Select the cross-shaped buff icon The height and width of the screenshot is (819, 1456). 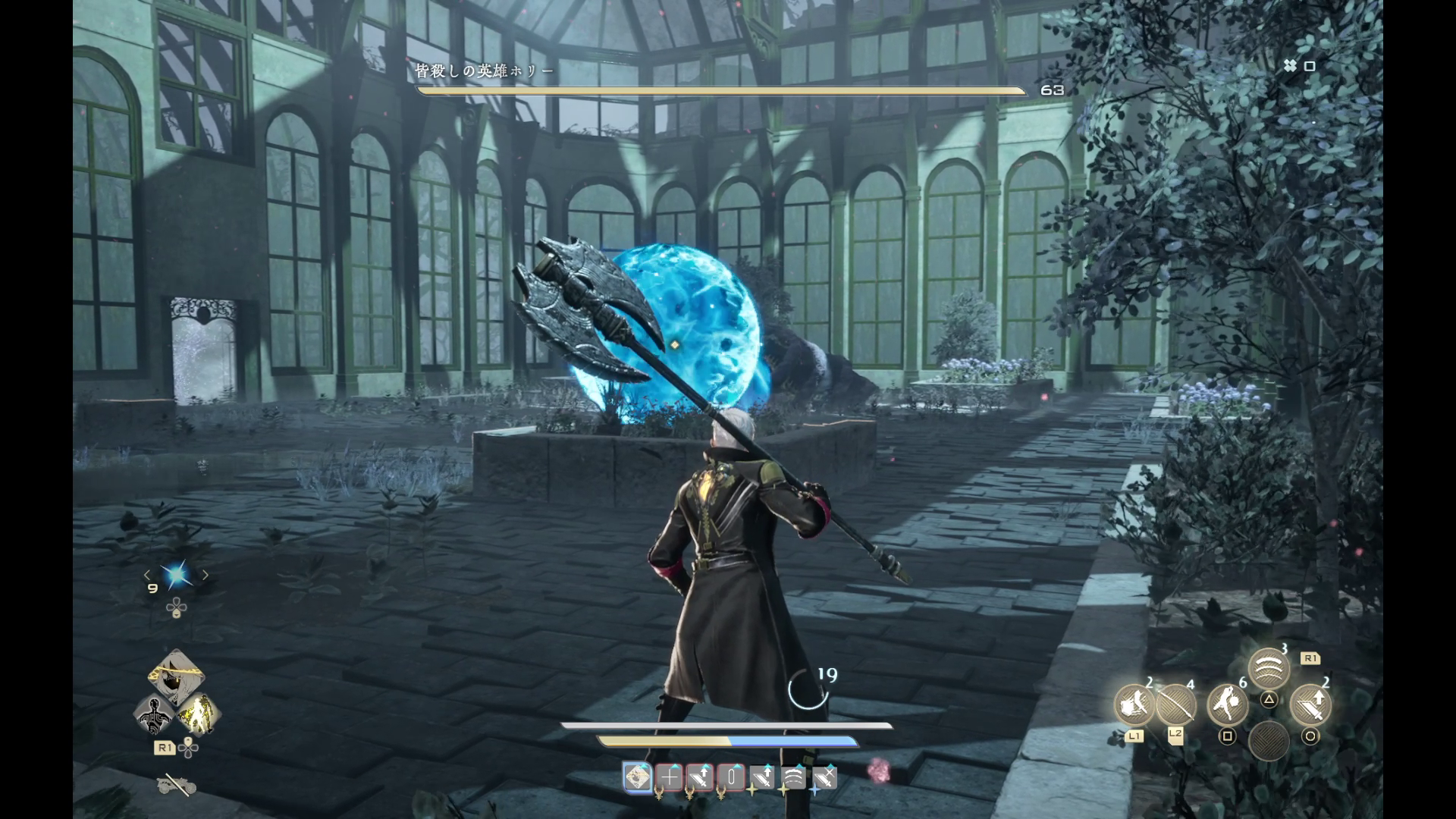click(670, 777)
